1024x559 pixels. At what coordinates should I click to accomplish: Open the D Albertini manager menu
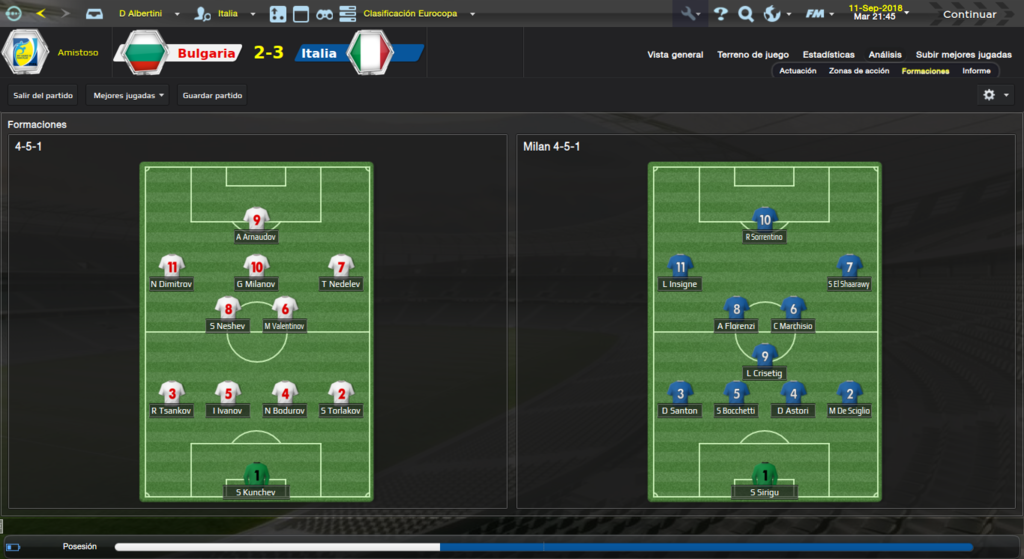pyautogui.click(x=148, y=14)
